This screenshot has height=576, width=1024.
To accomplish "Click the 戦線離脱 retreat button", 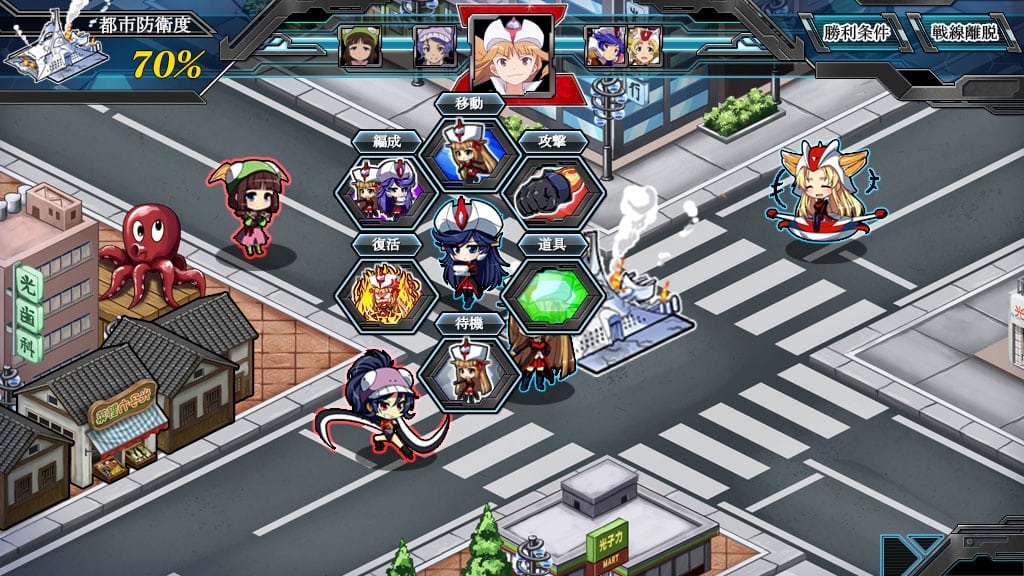I will [963, 32].
